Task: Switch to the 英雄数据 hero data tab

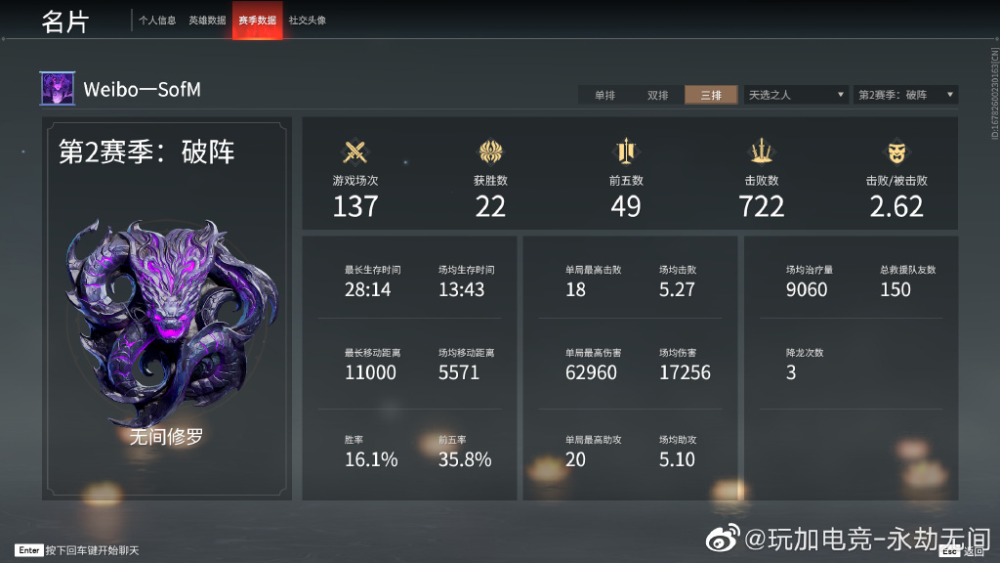Action: pos(207,20)
